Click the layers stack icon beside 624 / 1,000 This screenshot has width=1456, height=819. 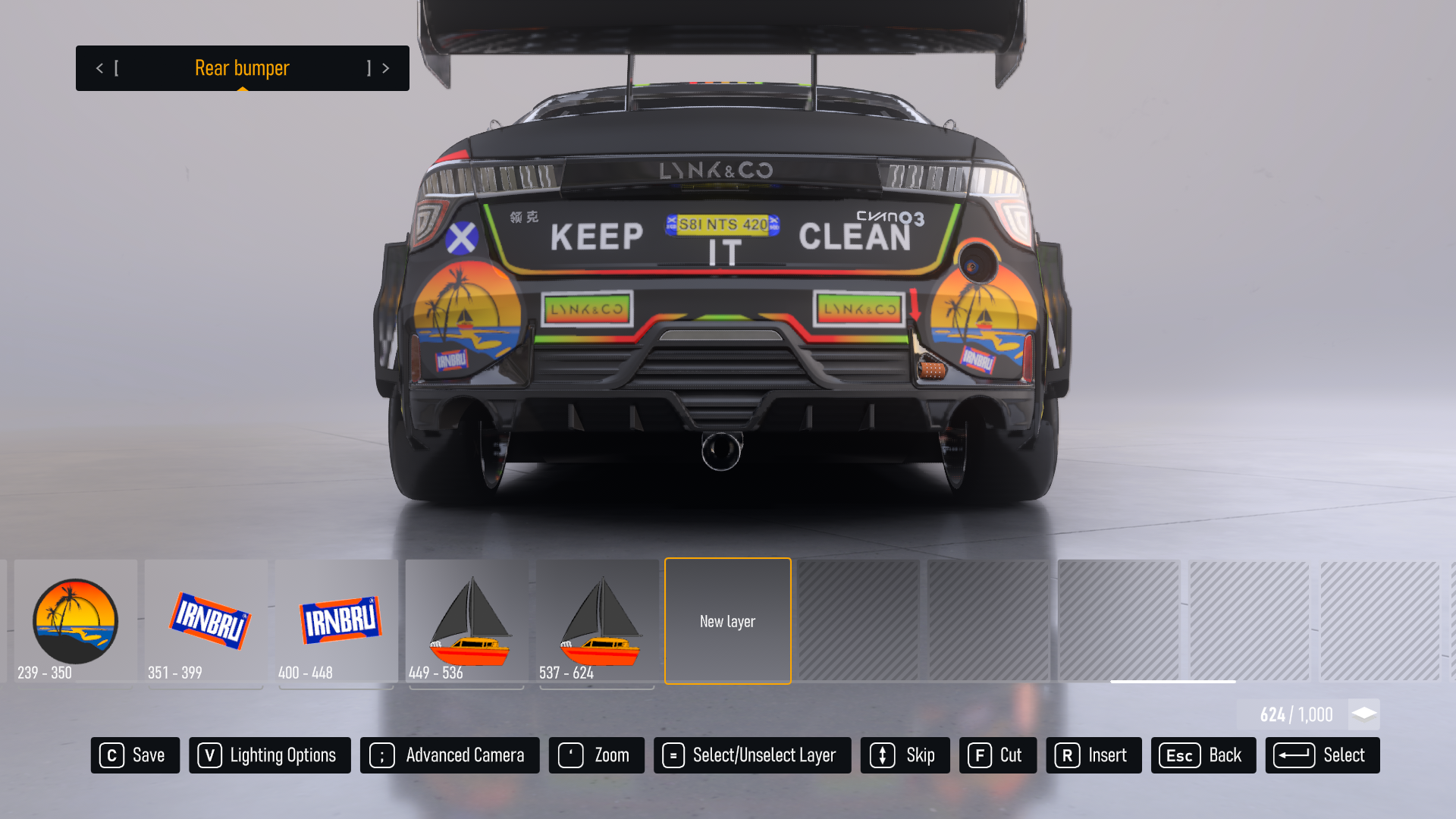click(1363, 714)
